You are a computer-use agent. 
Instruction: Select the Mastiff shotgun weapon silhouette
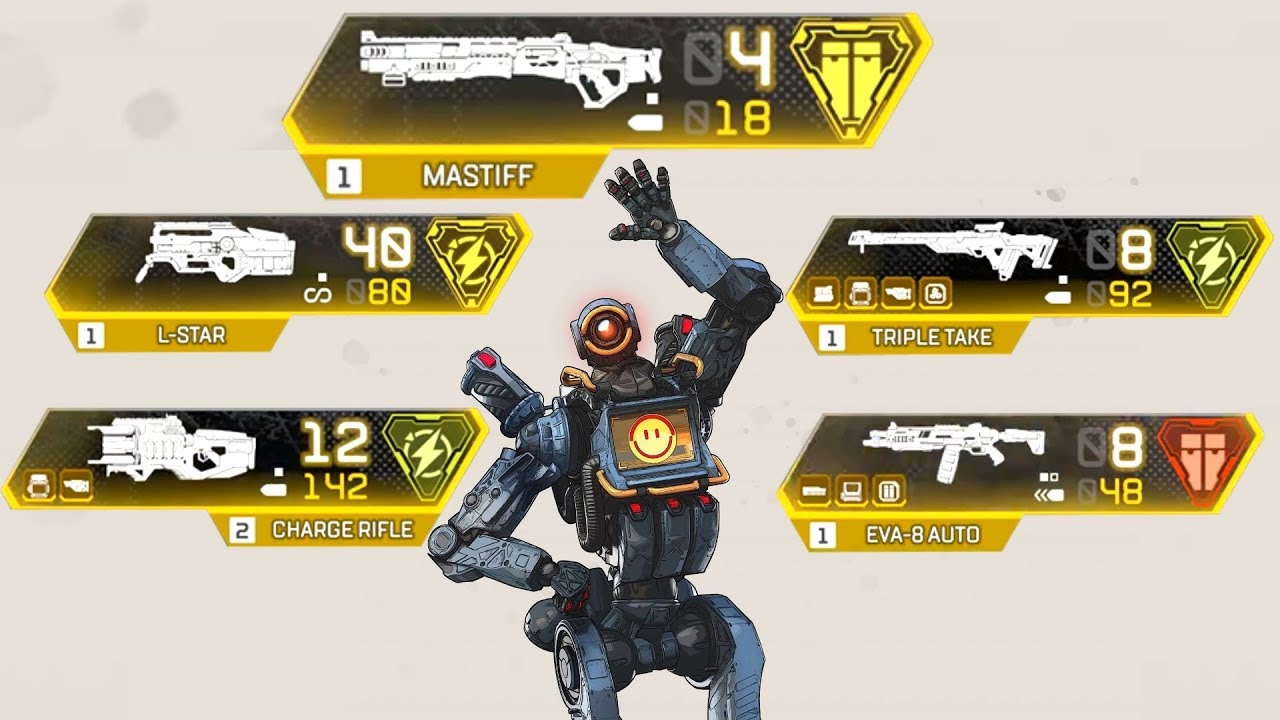coord(510,65)
